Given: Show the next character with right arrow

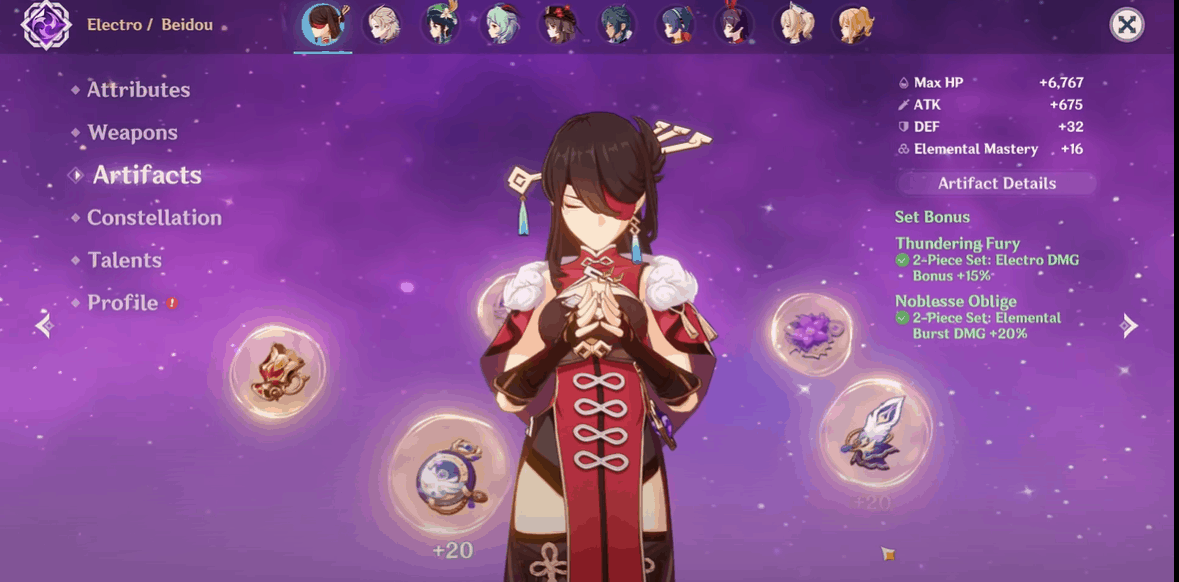Looking at the screenshot, I should (x=1129, y=325).
